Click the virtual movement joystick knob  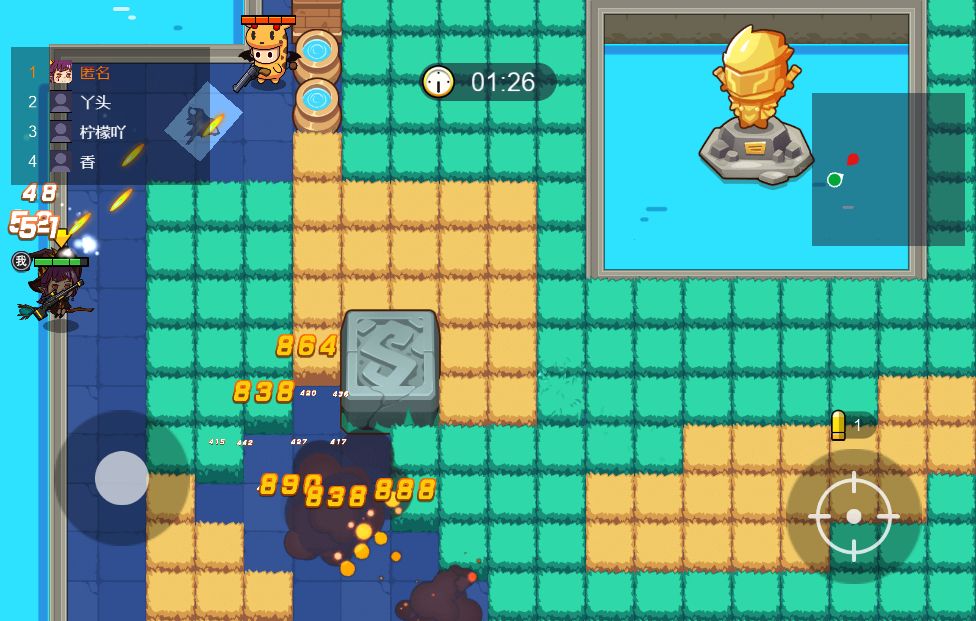click(122, 477)
